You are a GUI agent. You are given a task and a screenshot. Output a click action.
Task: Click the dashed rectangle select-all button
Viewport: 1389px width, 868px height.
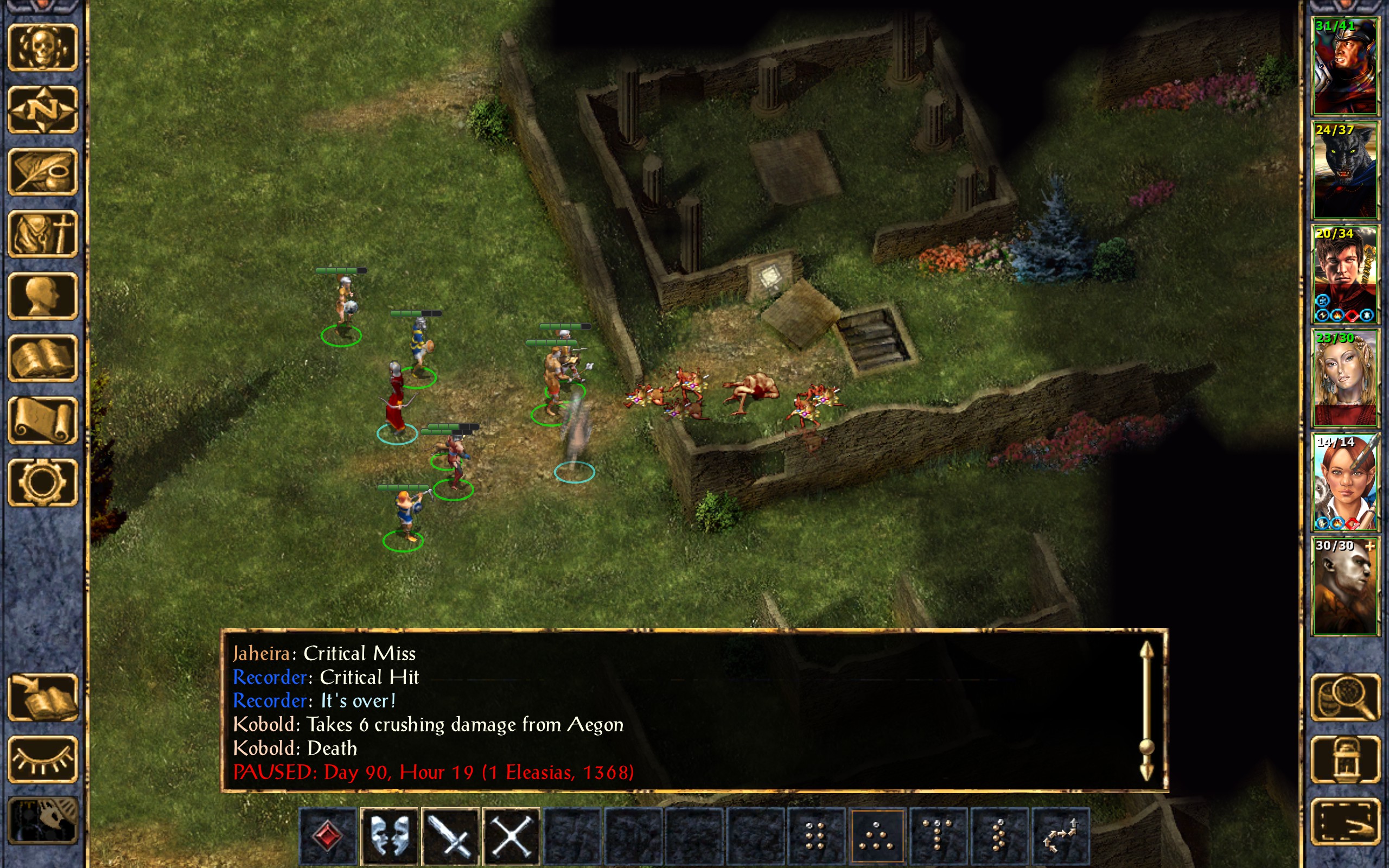click(x=1345, y=821)
